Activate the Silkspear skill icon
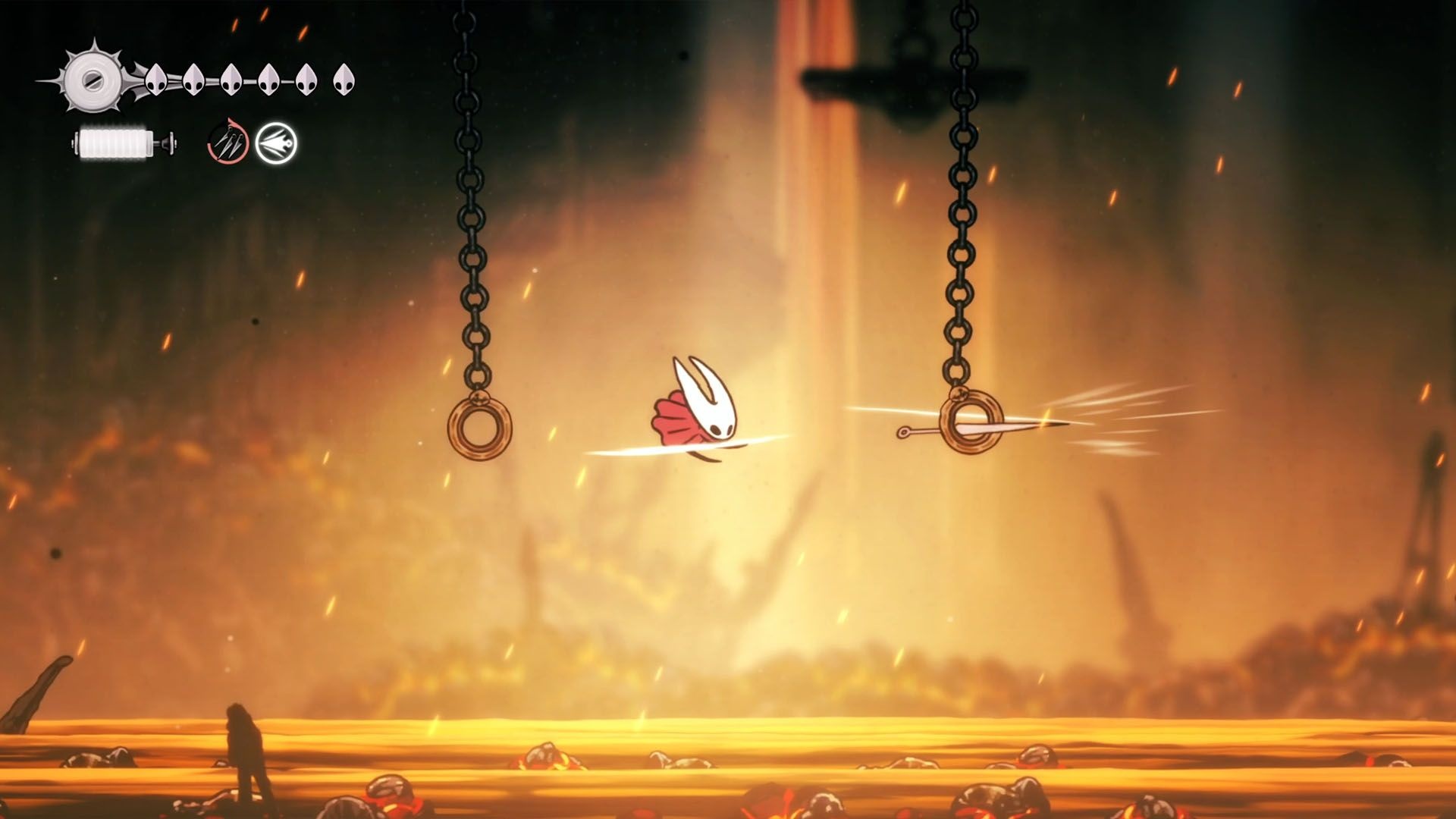1456x819 pixels. coord(275,143)
